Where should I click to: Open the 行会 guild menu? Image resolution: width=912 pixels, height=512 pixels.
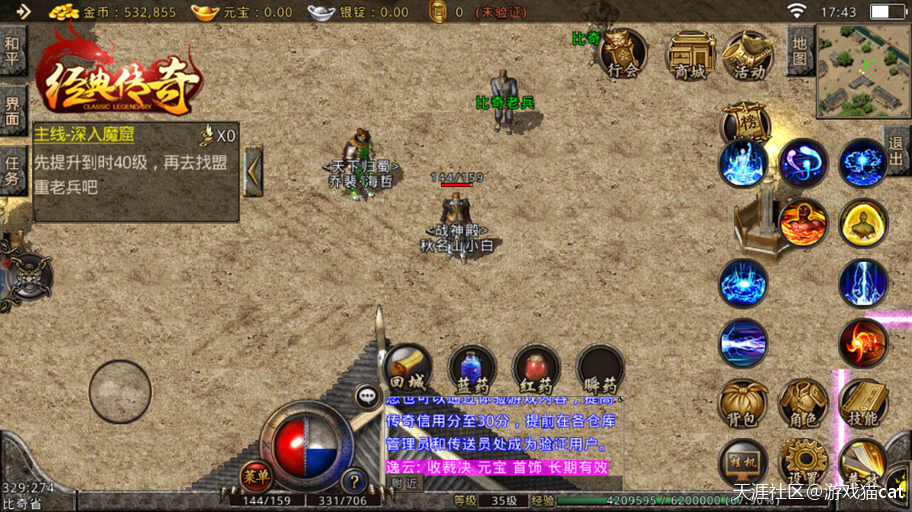[x=623, y=53]
